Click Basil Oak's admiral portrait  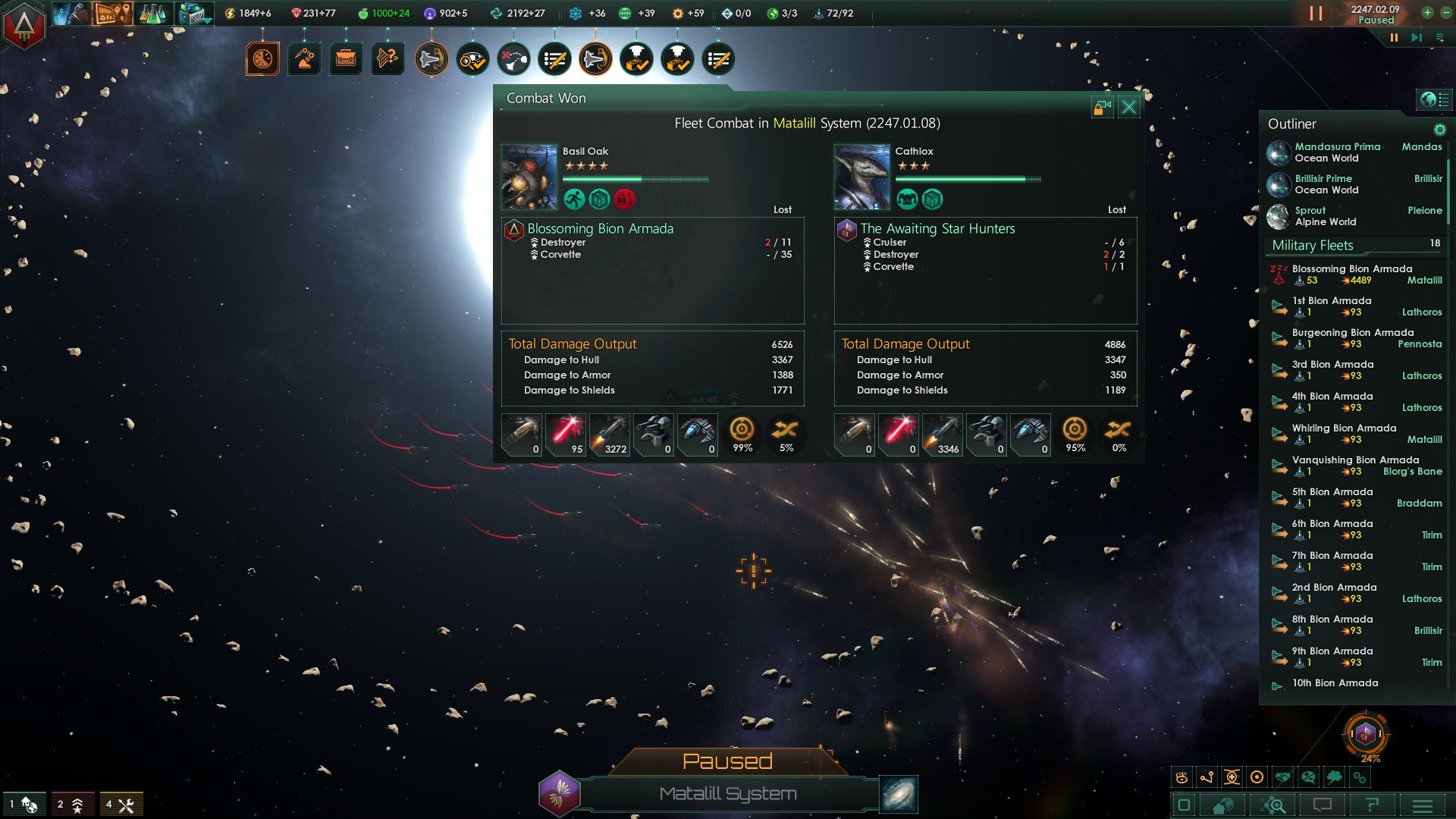pyautogui.click(x=529, y=177)
